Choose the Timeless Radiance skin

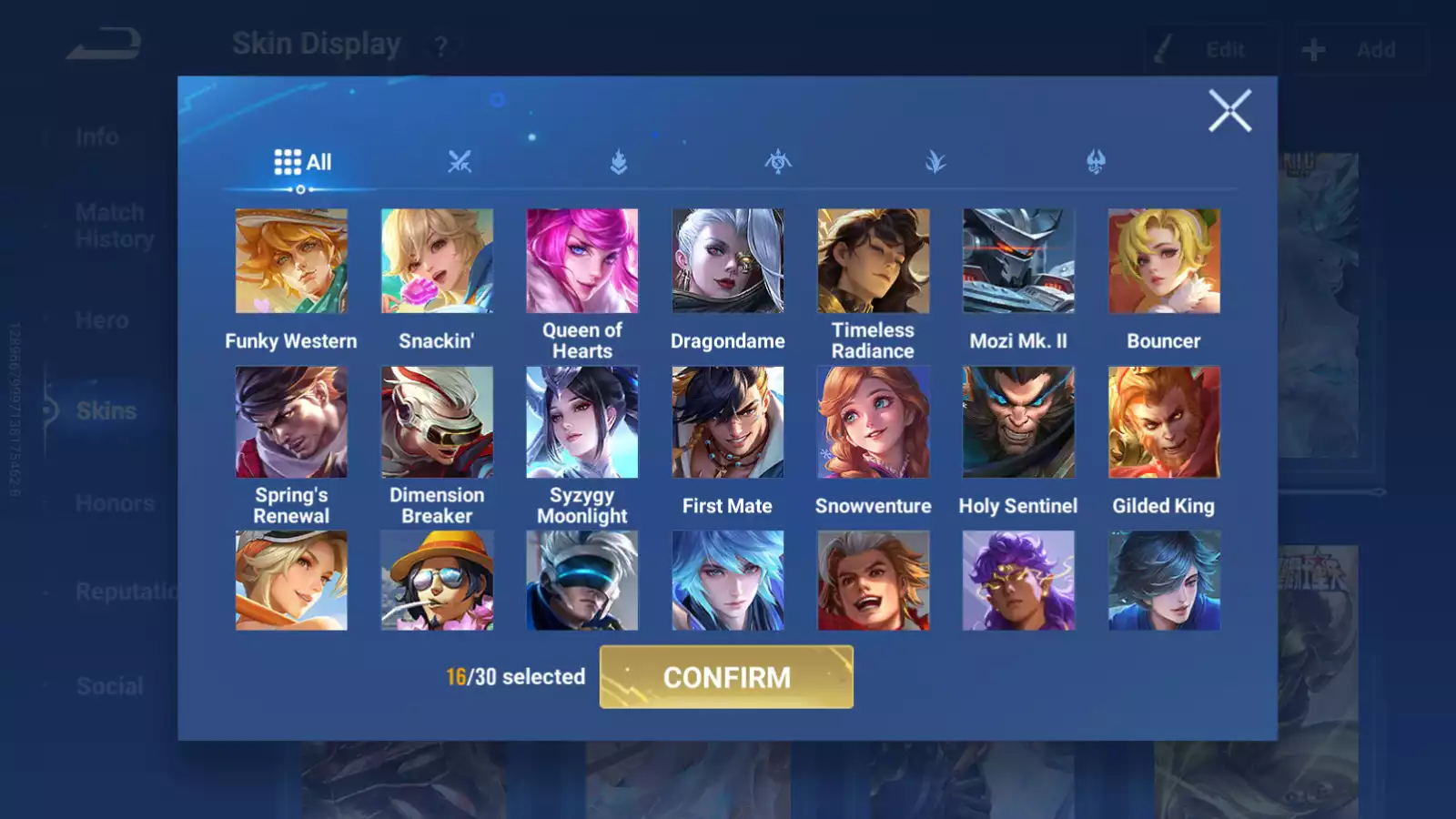click(x=873, y=261)
